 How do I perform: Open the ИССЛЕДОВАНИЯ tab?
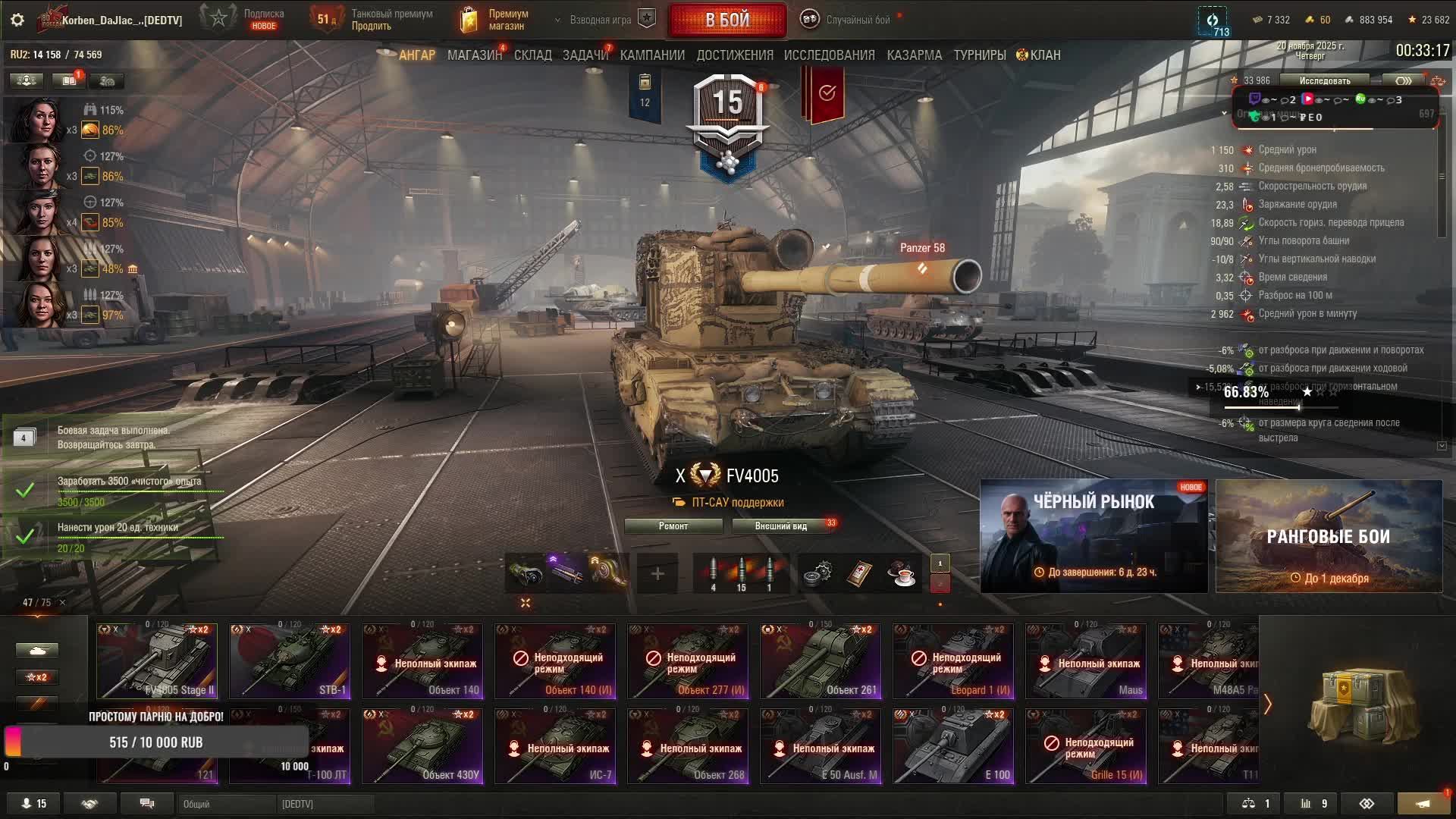[x=829, y=55]
